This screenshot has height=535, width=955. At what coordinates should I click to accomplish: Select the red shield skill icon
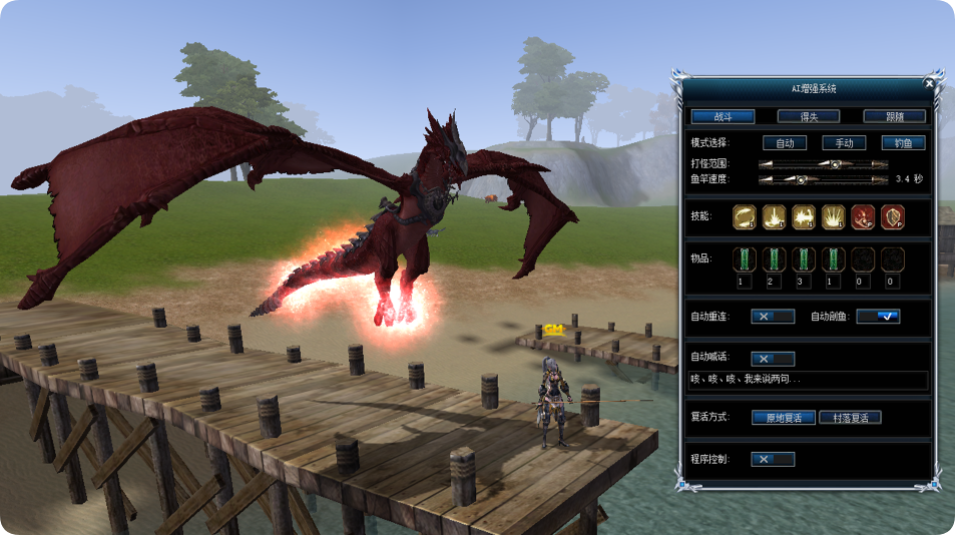point(892,216)
